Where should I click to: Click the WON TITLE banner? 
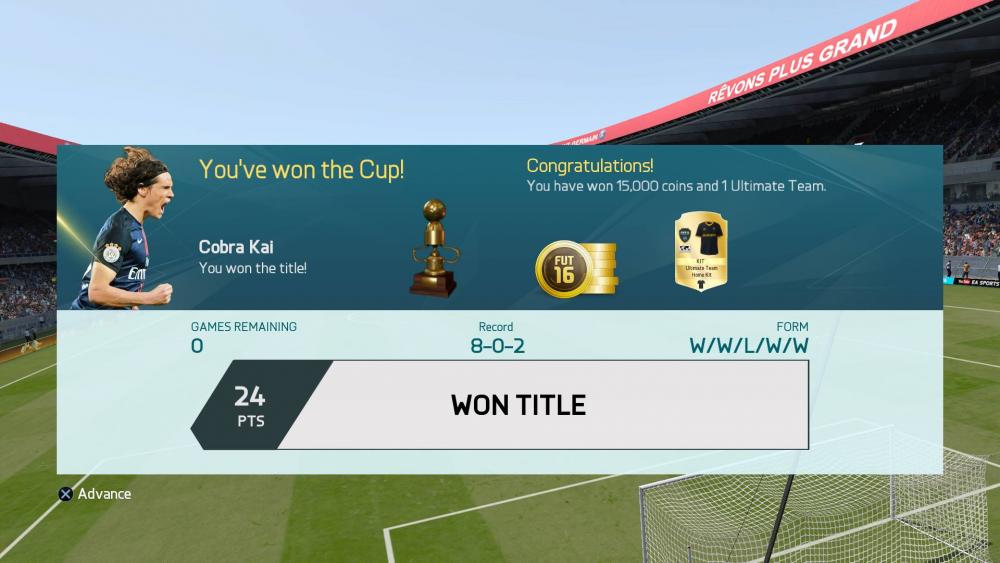518,405
